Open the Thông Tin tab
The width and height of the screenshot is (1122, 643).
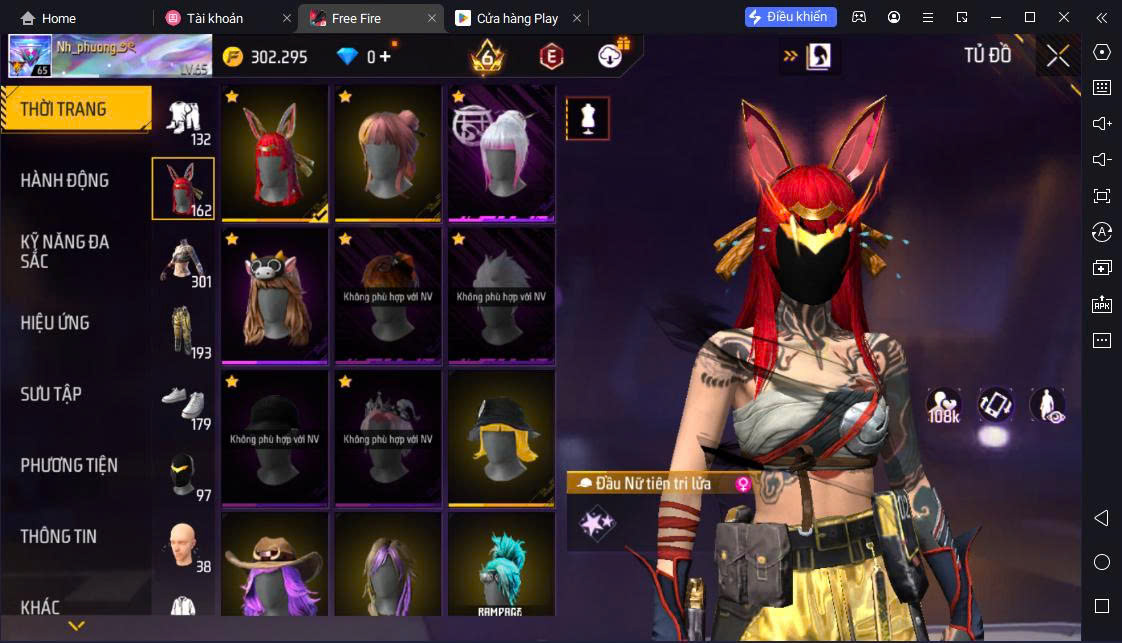point(59,536)
